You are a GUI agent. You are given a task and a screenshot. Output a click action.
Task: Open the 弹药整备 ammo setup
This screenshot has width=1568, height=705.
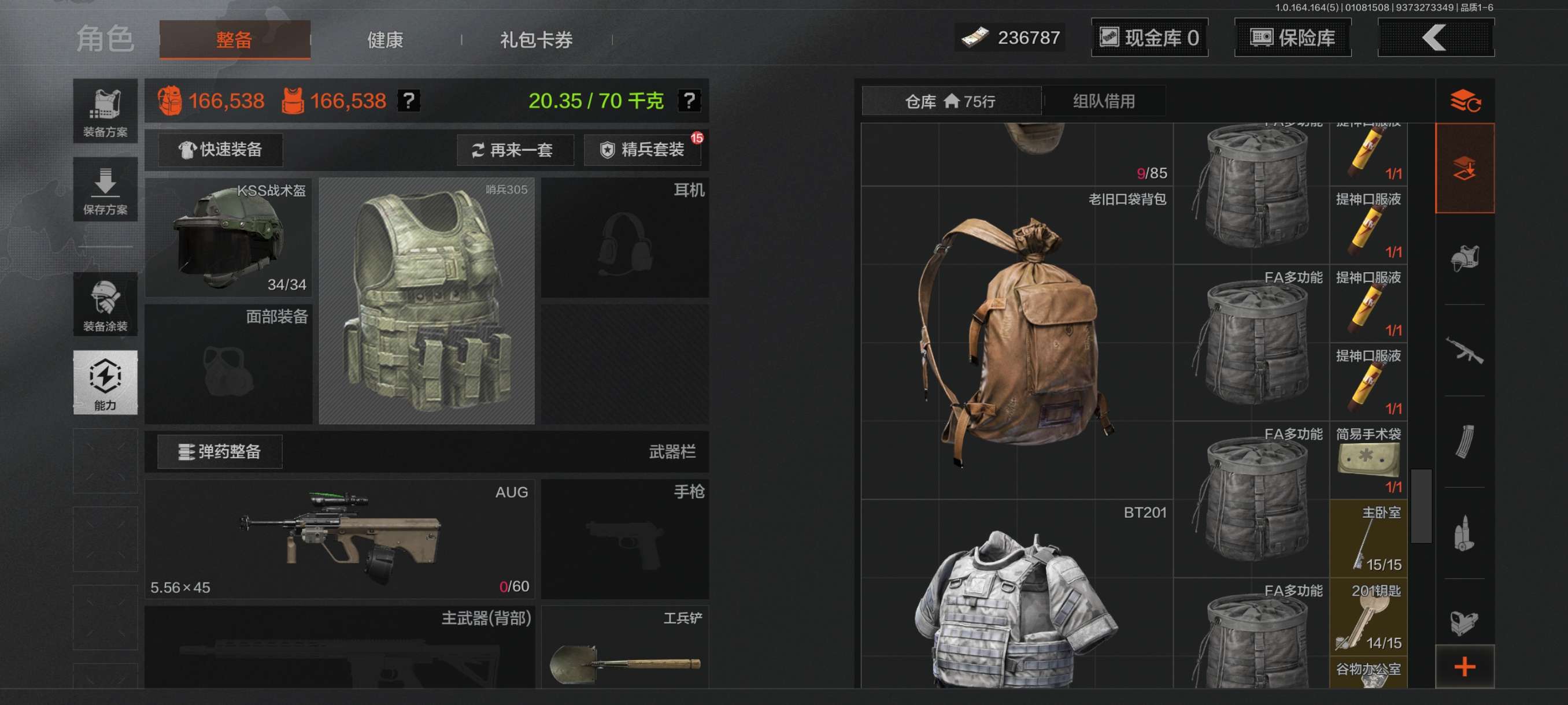tap(220, 451)
